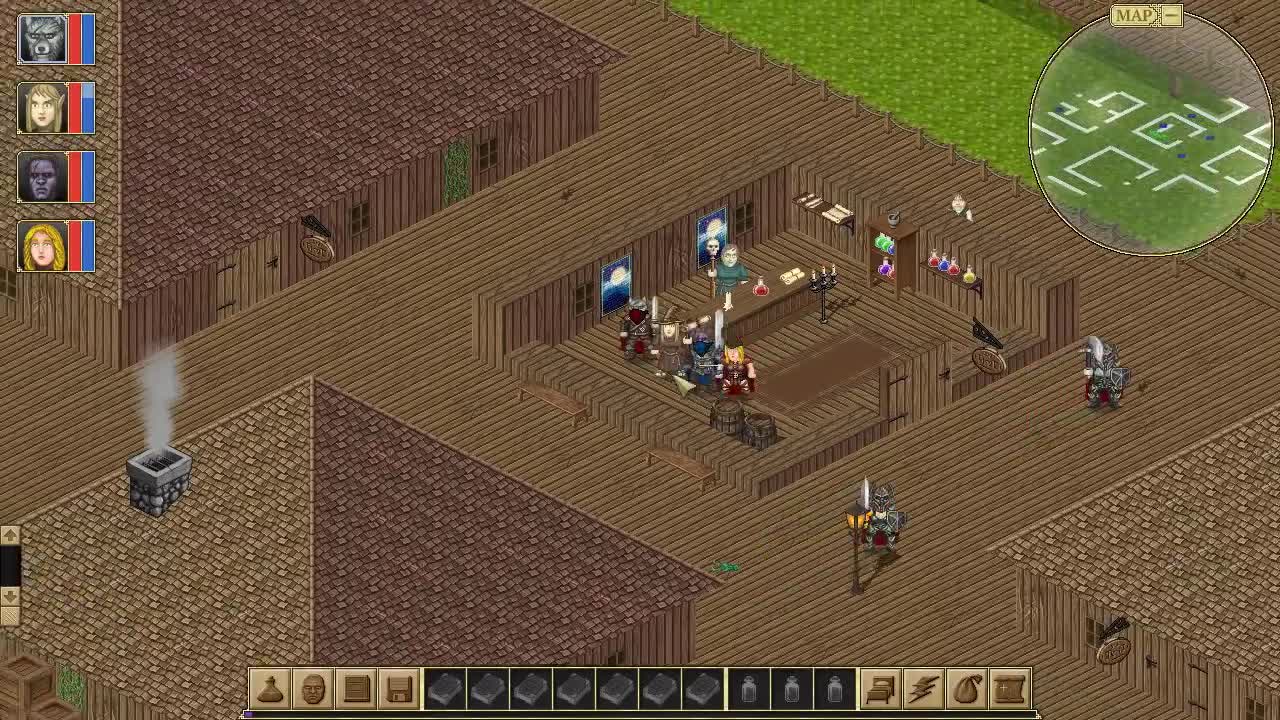Viewport: 1280px width, 720px height.
Task: Select the golden-haired woman's portrait
Action: (42, 245)
